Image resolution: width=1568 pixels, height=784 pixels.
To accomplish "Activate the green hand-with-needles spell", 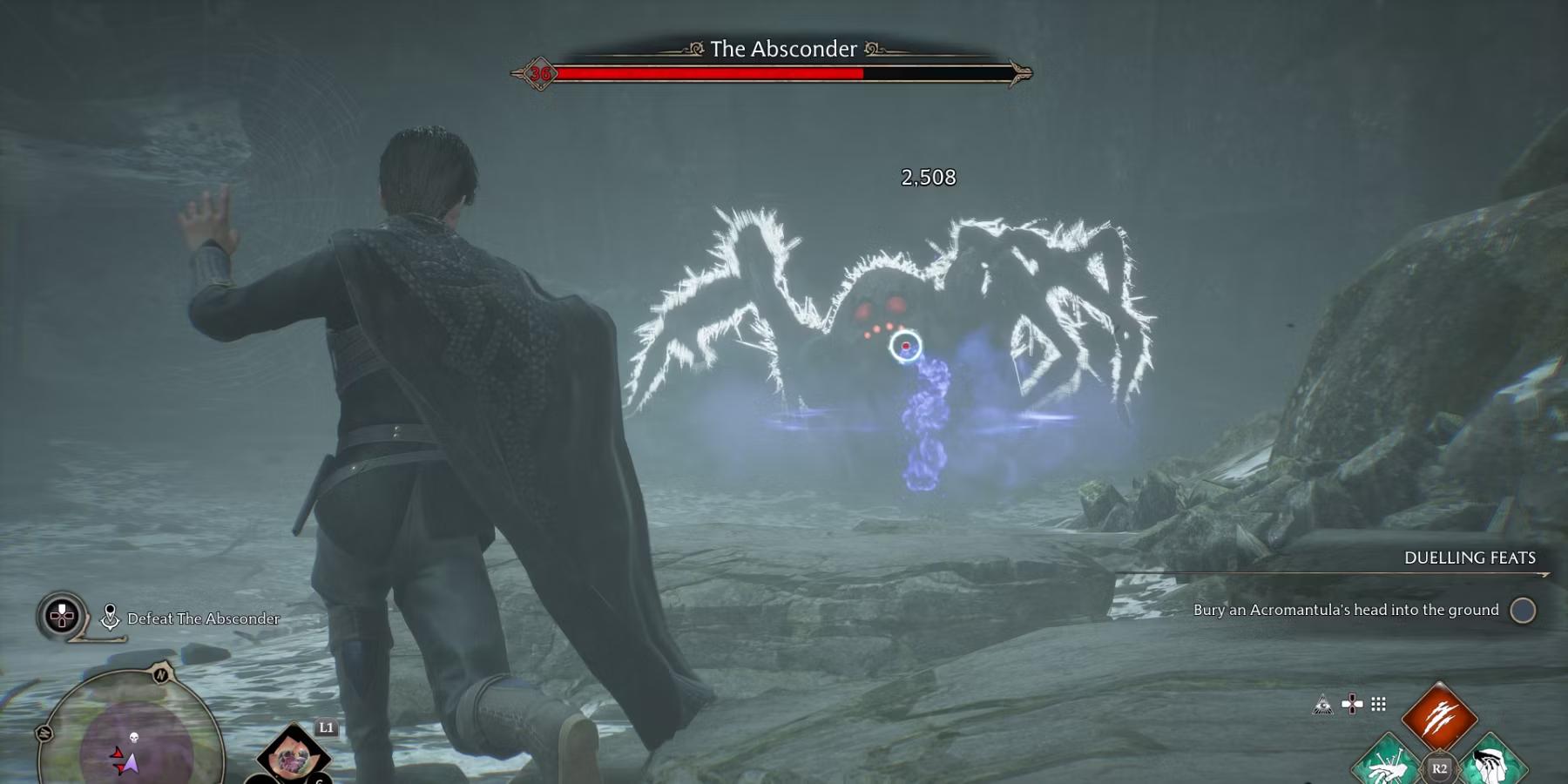I will (1386, 763).
